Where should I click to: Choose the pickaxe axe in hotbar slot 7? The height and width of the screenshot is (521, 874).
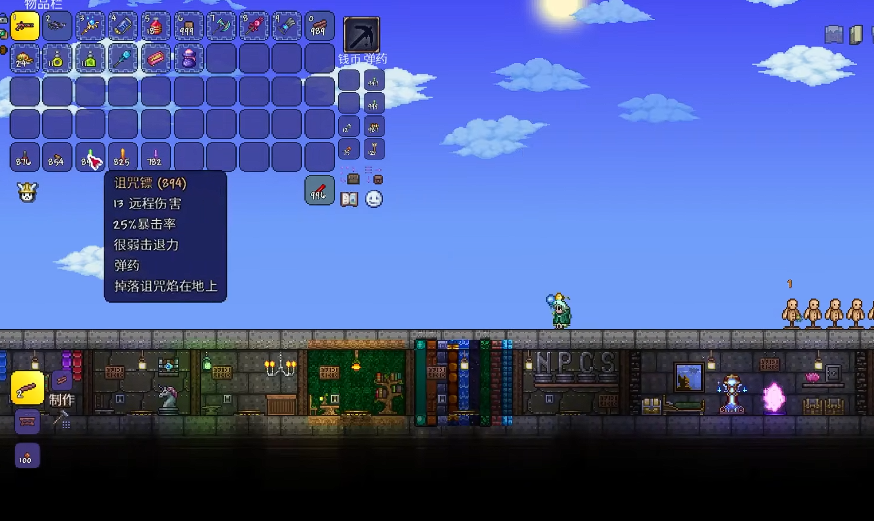(x=221, y=26)
